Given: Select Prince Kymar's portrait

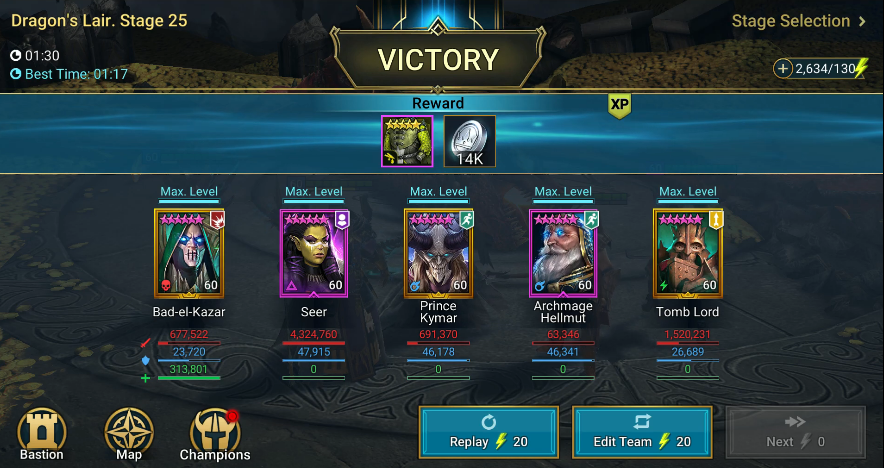Looking at the screenshot, I should [x=438, y=253].
